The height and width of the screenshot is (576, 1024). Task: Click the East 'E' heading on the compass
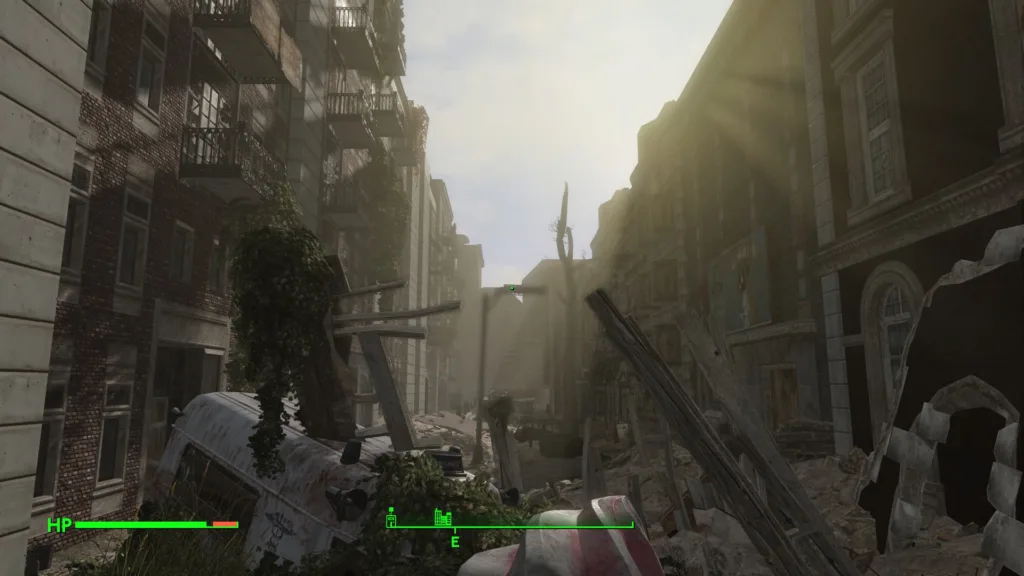click(x=454, y=542)
